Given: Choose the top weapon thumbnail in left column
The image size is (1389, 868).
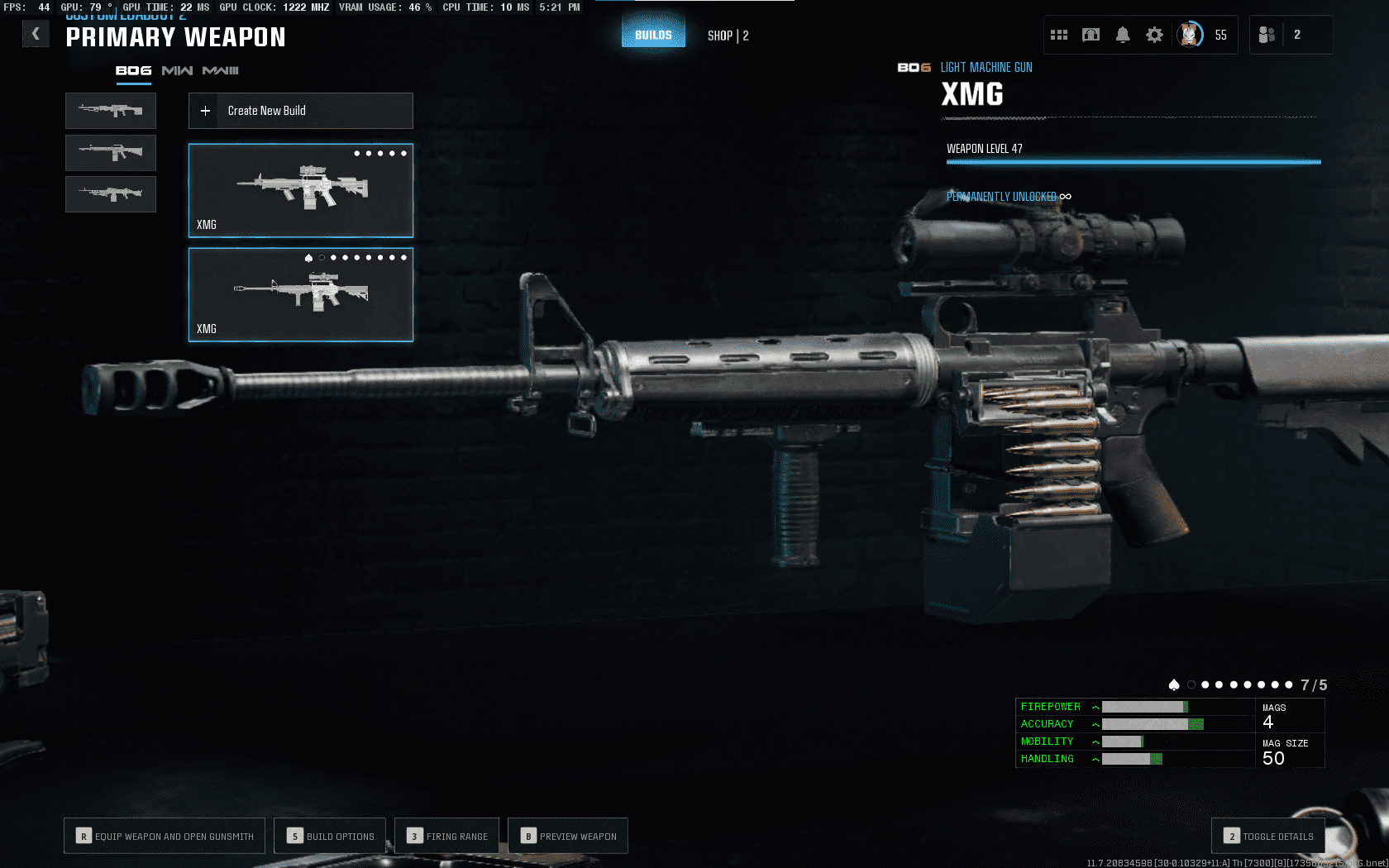Looking at the screenshot, I should tap(111, 111).
